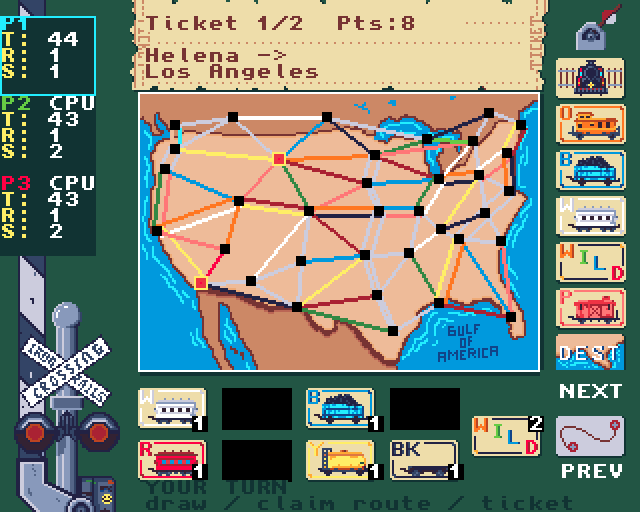Choose the pink boxcar card

click(590, 307)
